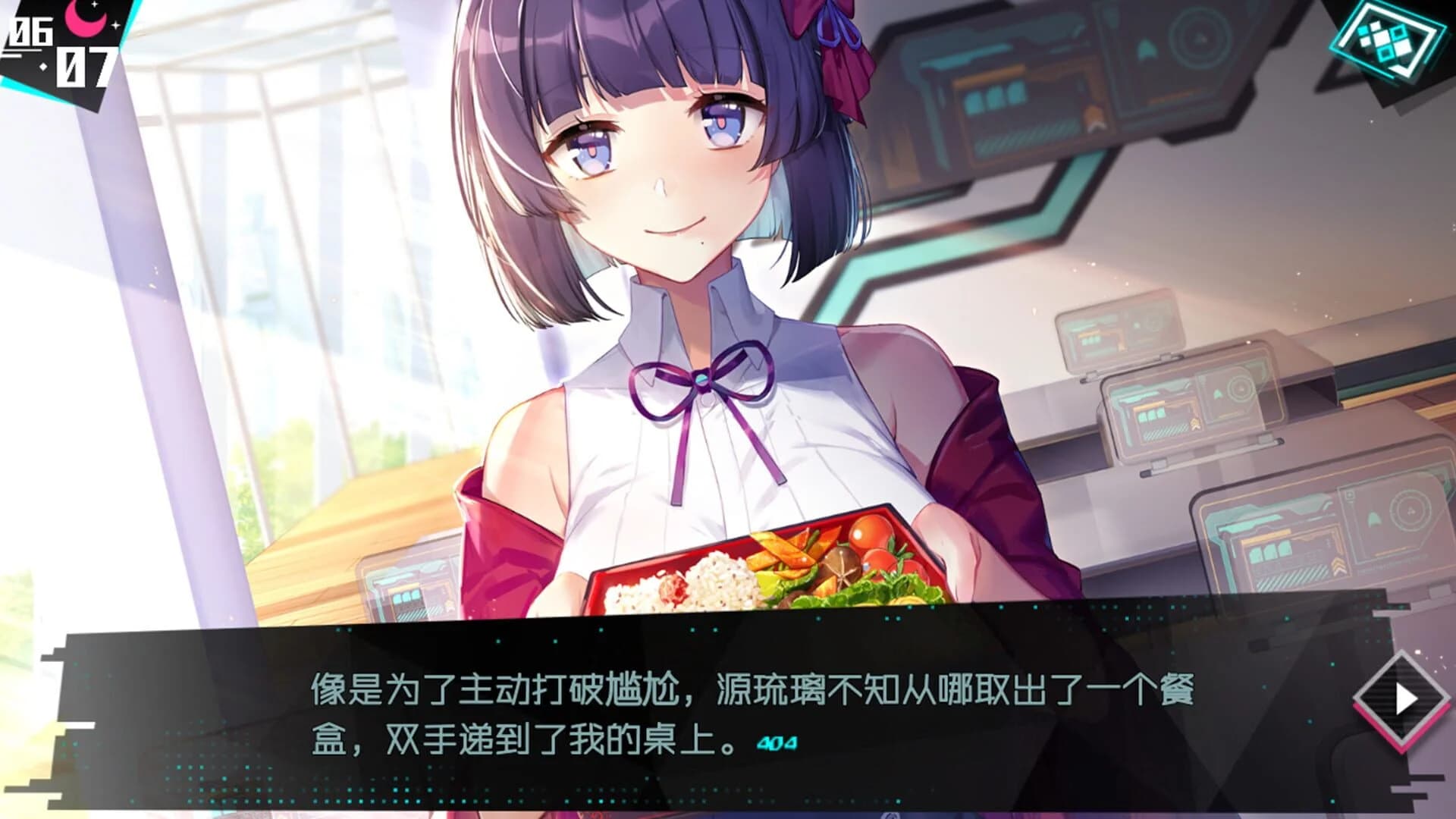Click the pink crescent moon night indicator
Viewport: 1456px width, 819px height.
tap(86, 20)
